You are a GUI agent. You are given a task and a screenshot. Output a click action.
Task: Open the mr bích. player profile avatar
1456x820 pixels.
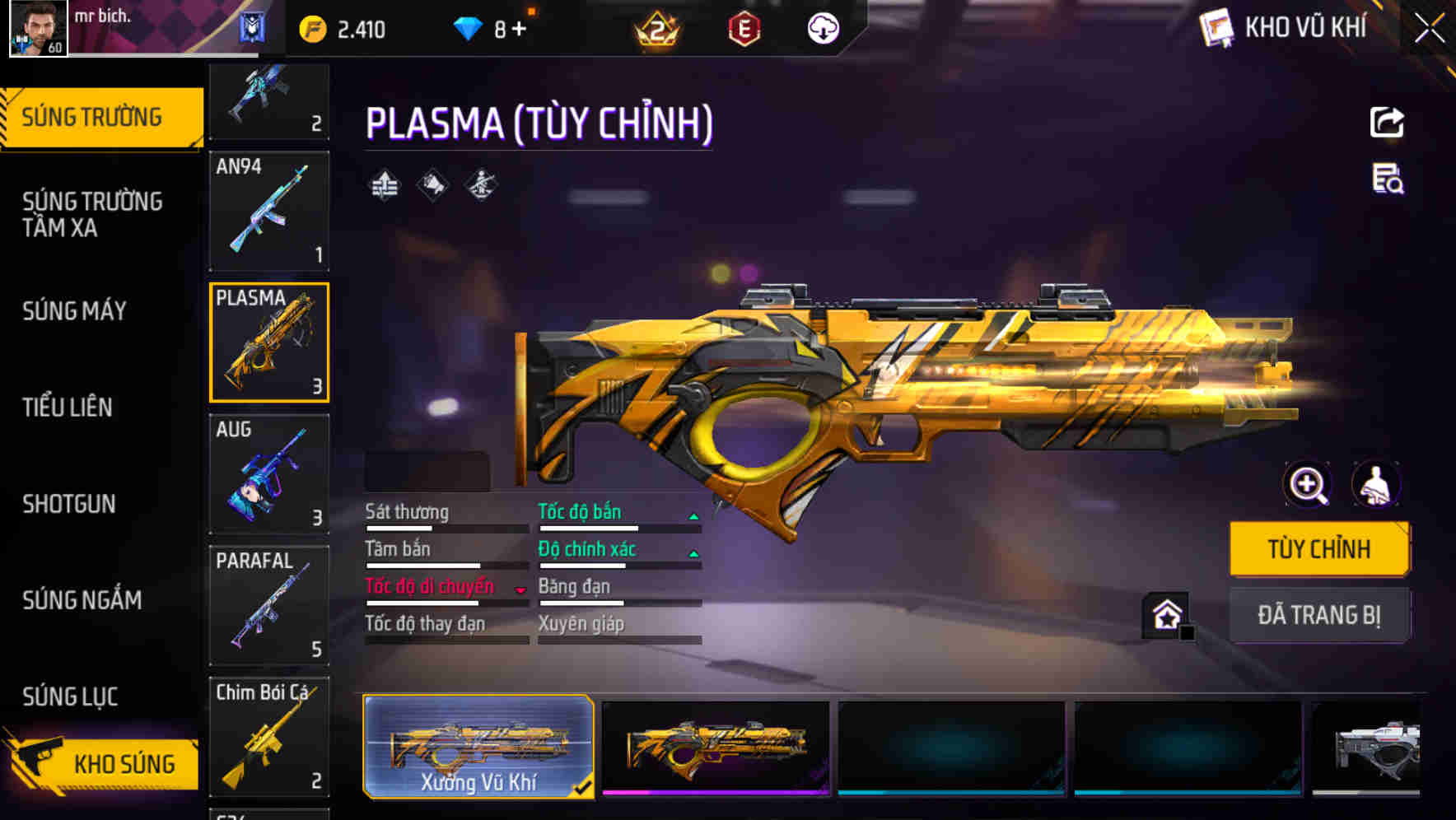38,28
